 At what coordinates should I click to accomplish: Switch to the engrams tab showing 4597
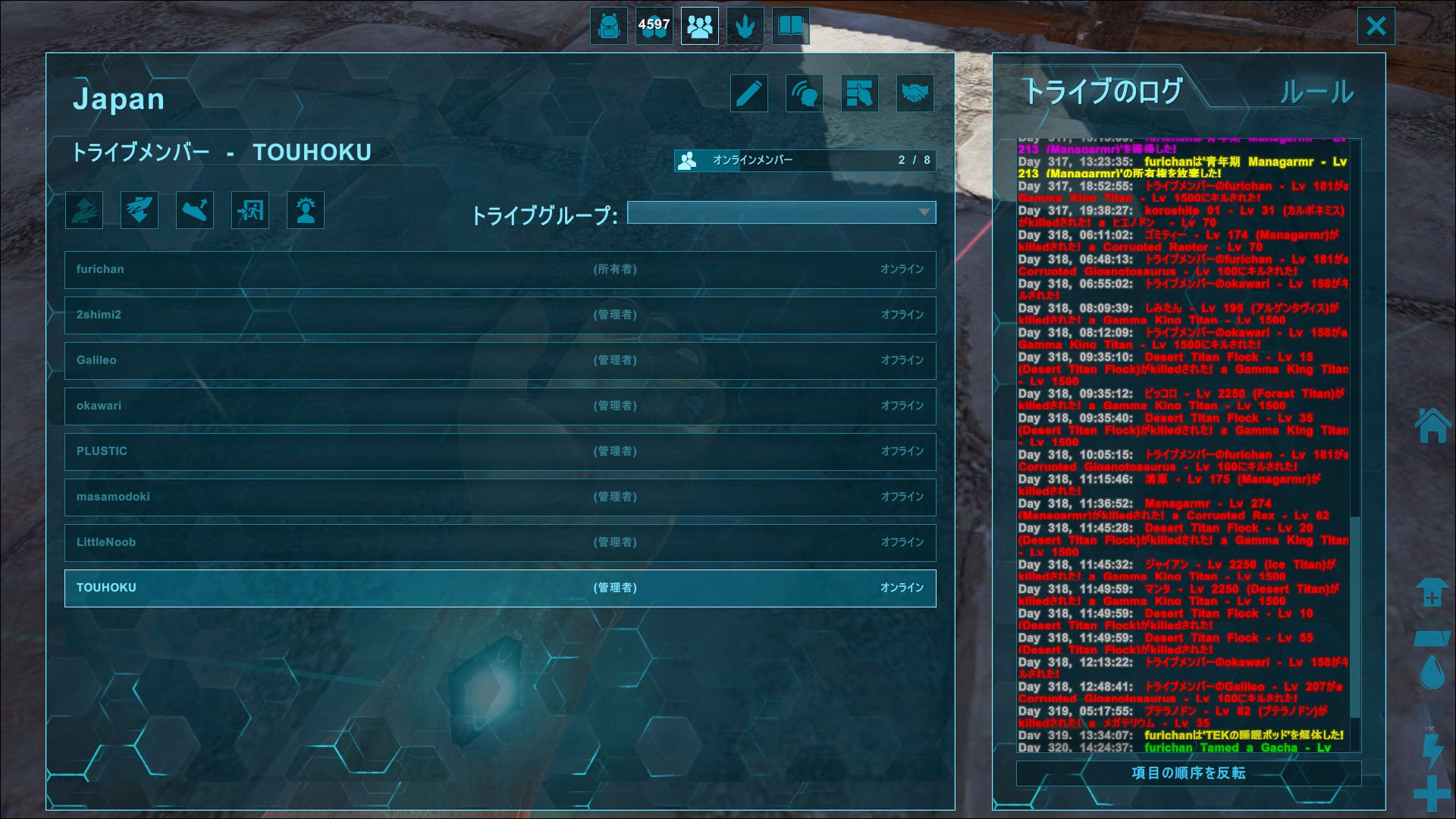tap(654, 27)
